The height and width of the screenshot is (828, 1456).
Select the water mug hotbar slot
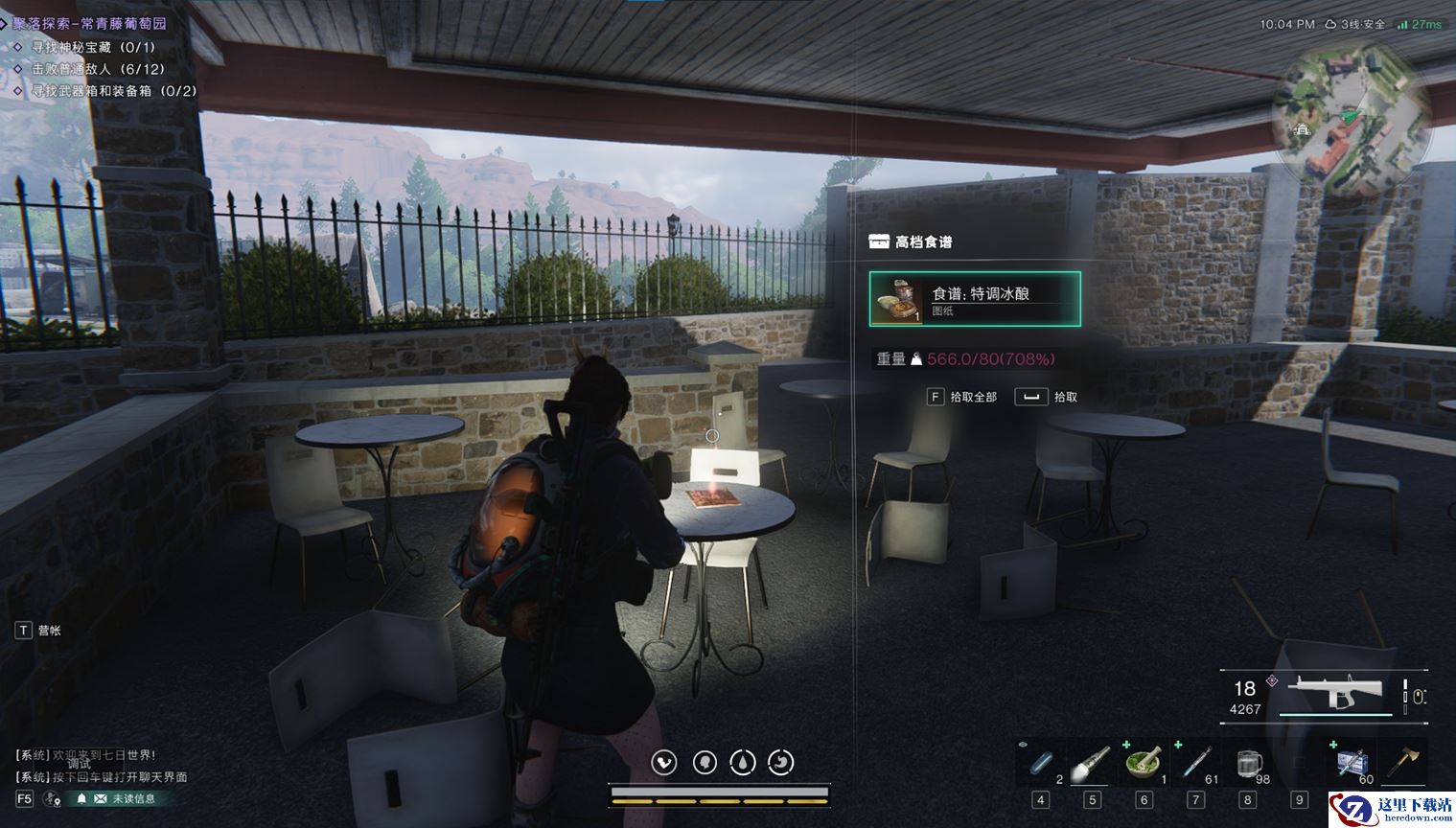pyautogui.click(x=1248, y=764)
